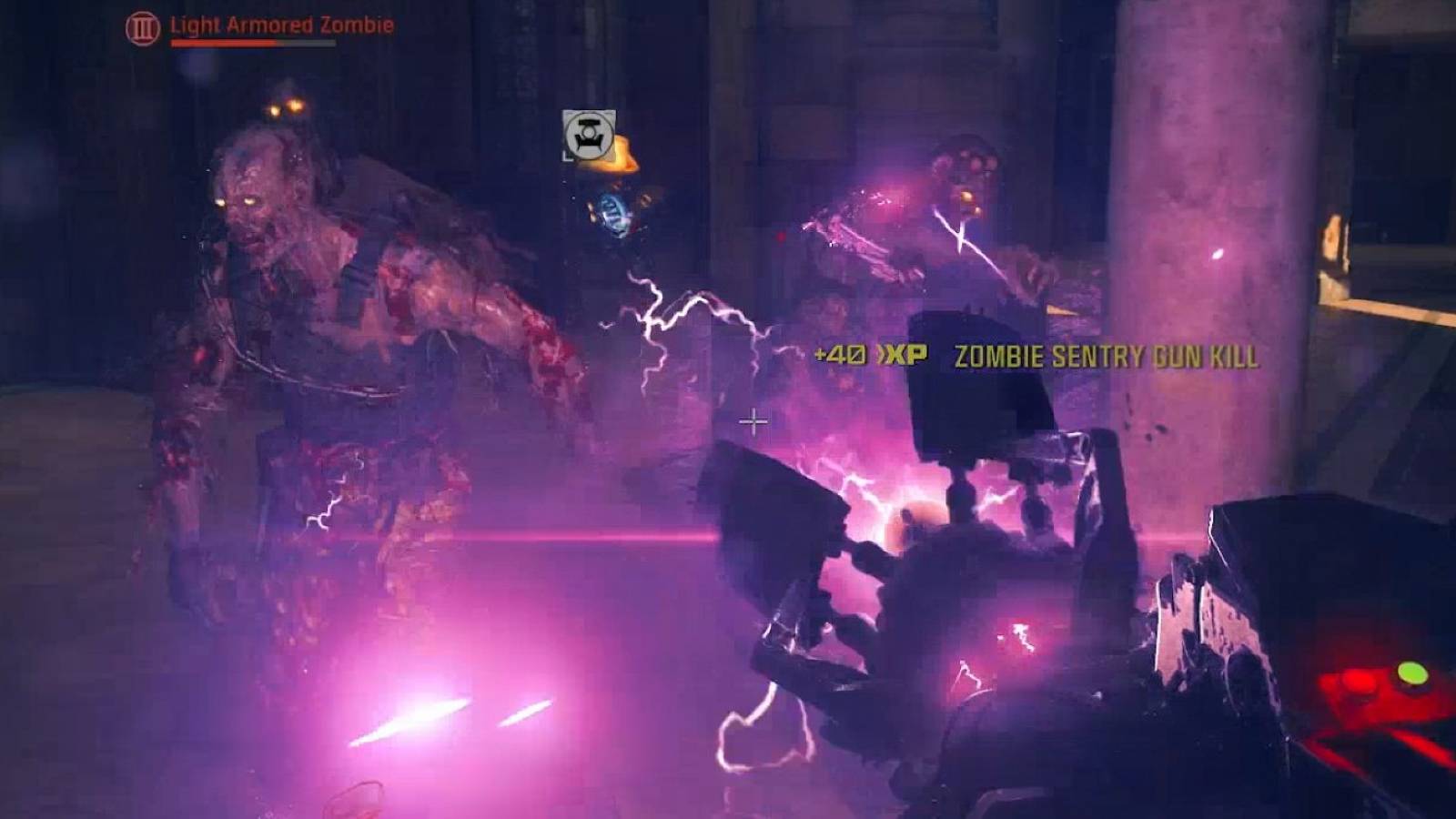Select the ZOMBIE SENTRY GUN KILL label
The width and height of the screenshot is (1456, 819).
coord(1104,356)
